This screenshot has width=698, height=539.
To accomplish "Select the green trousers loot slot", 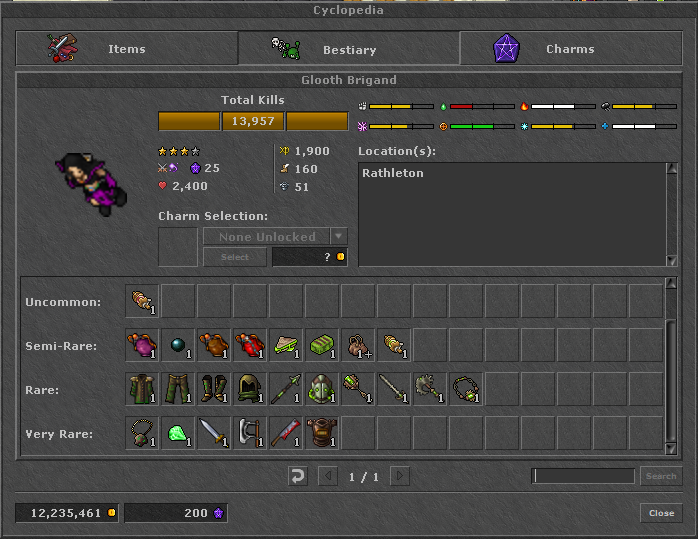I will pyautogui.click(x=178, y=389).
